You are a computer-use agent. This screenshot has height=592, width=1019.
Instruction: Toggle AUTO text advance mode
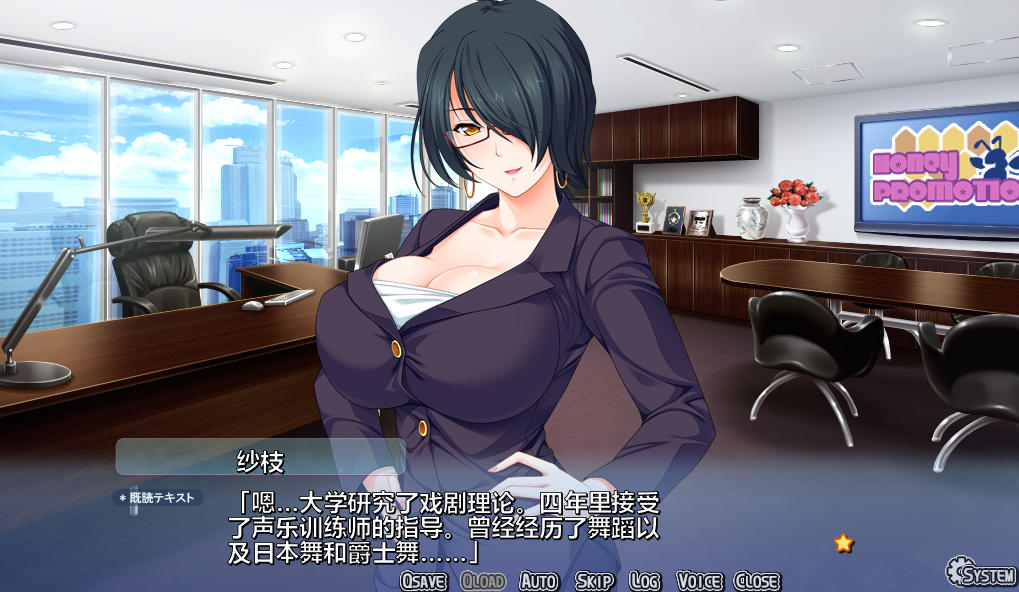[x=539, y=581]
